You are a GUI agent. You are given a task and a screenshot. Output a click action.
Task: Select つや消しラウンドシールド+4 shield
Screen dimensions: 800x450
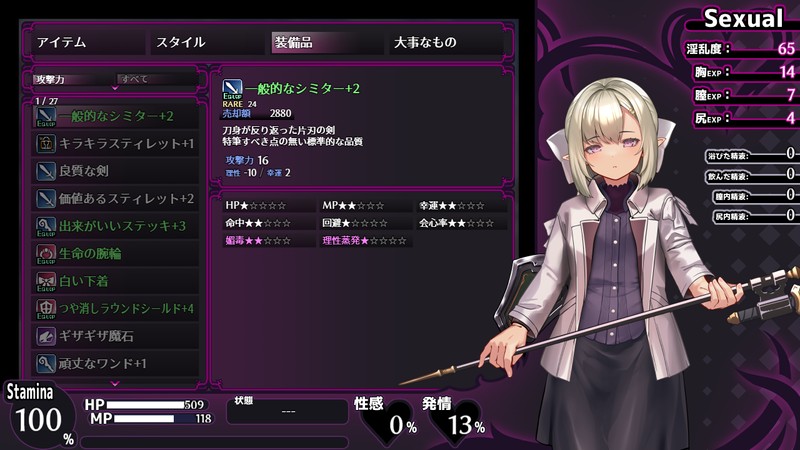(x=116, y=309)
